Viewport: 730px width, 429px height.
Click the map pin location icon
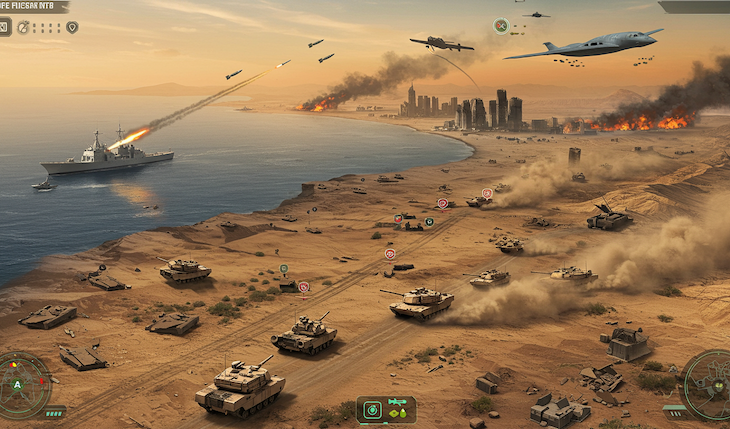point(72,27)
